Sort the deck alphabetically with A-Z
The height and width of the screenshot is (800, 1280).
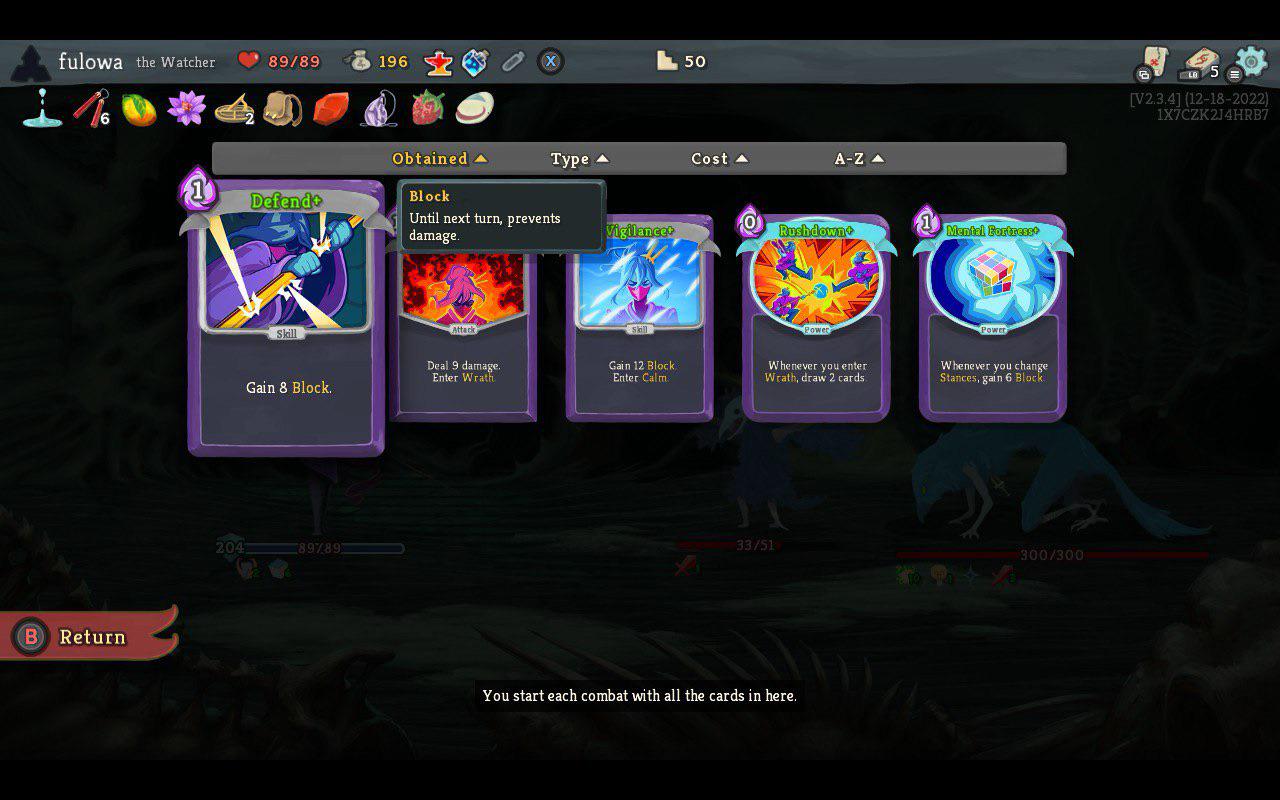pyautogui.click(x=850, y=158)
